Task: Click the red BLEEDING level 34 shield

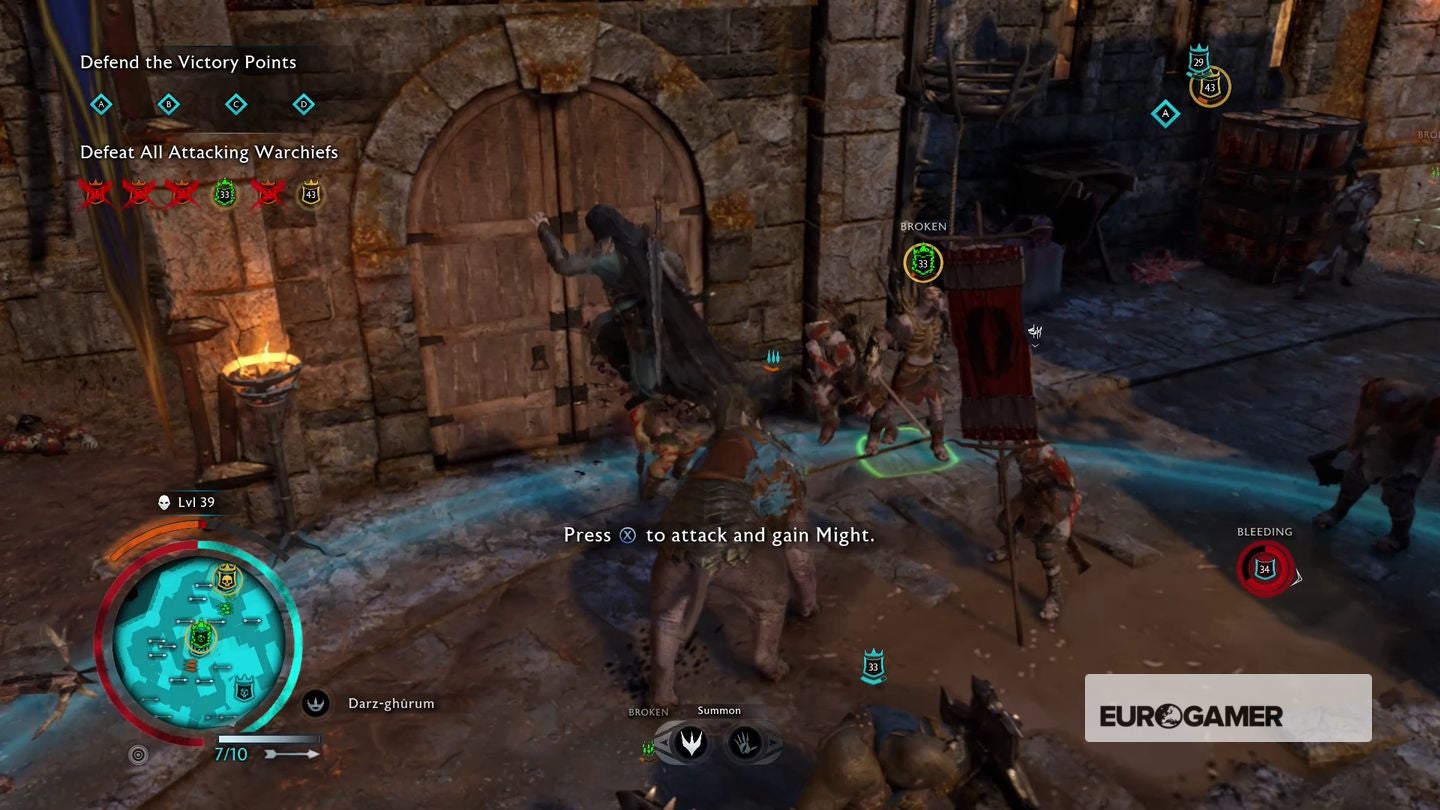Action: coord(1263,571)
